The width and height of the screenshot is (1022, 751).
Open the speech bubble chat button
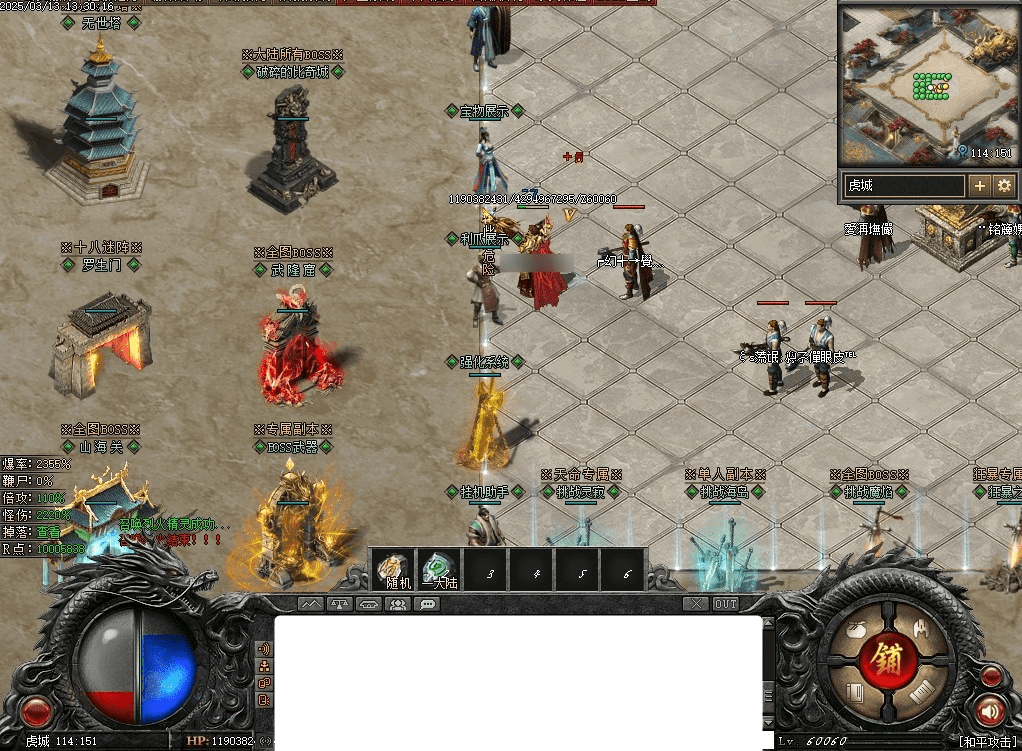pyautogui.click(x=427, y=604)
